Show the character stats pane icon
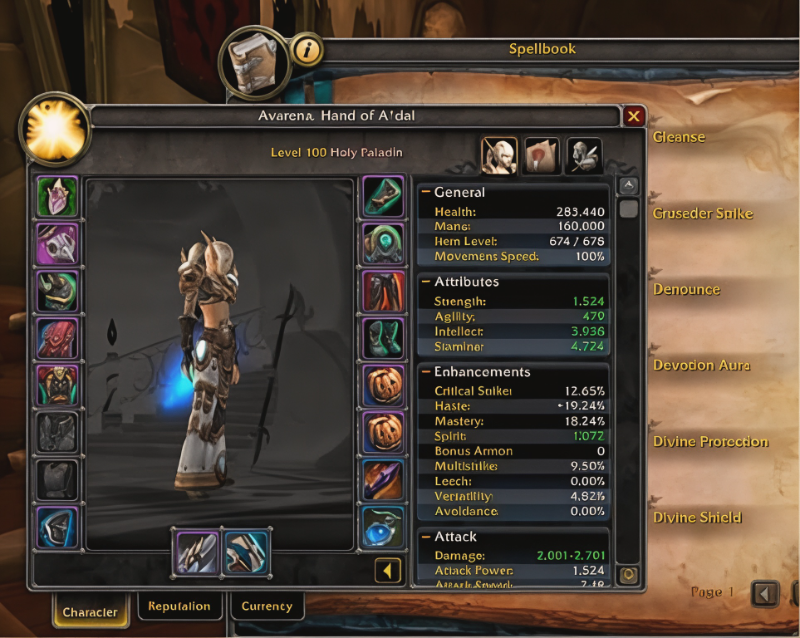The height and width of the screenshot is (638, 800). tap(499, 155)
